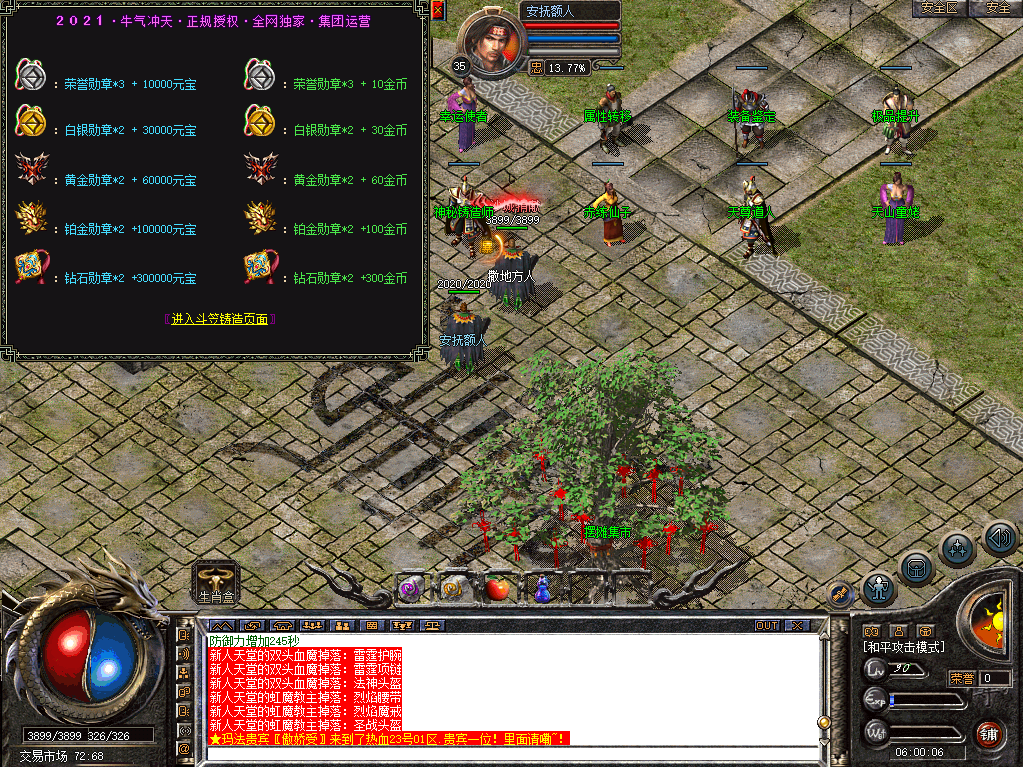Open the character equipment round button
The image size is (1023, 767).
(x=879, y=589)
